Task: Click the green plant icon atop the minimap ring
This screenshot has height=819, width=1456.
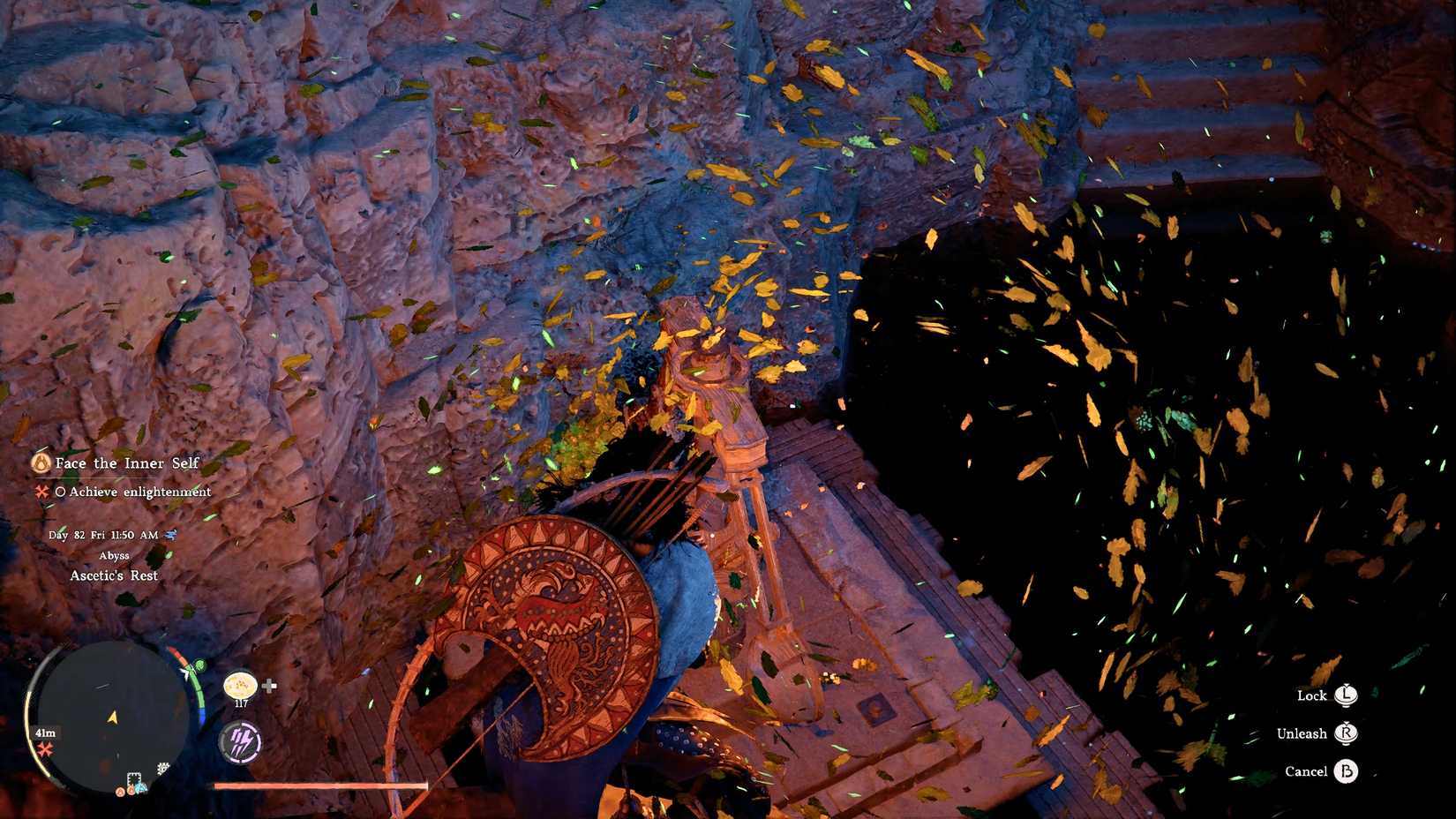Action: [x=199, y=666]
